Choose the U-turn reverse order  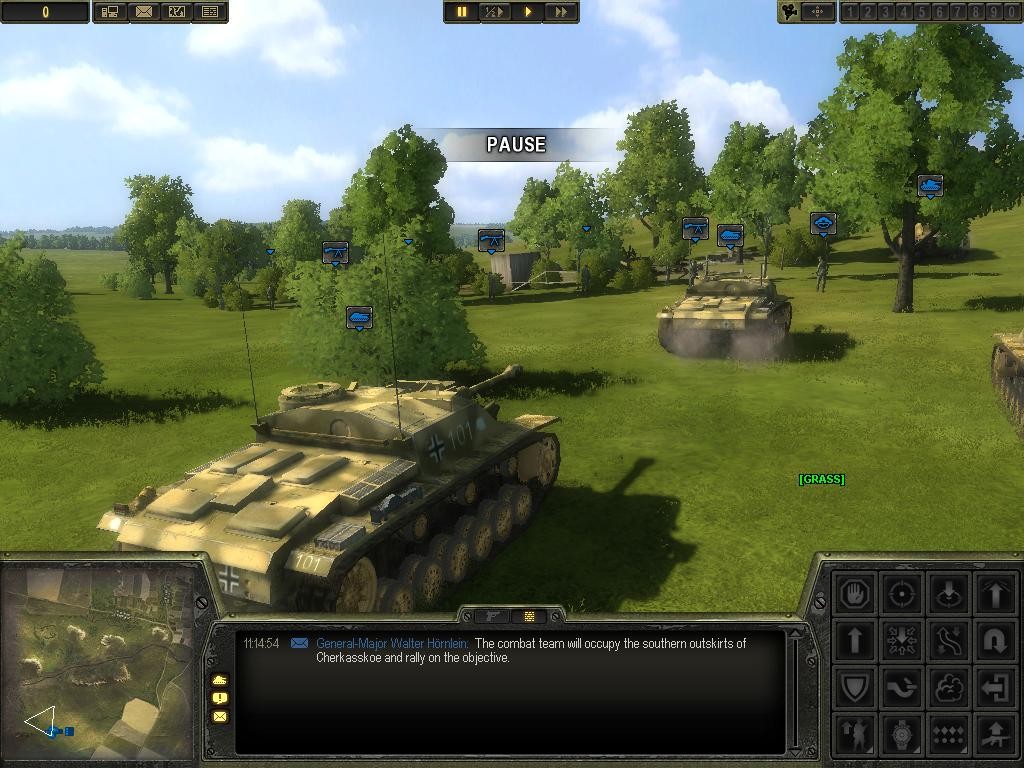click(x=995, y=640)
